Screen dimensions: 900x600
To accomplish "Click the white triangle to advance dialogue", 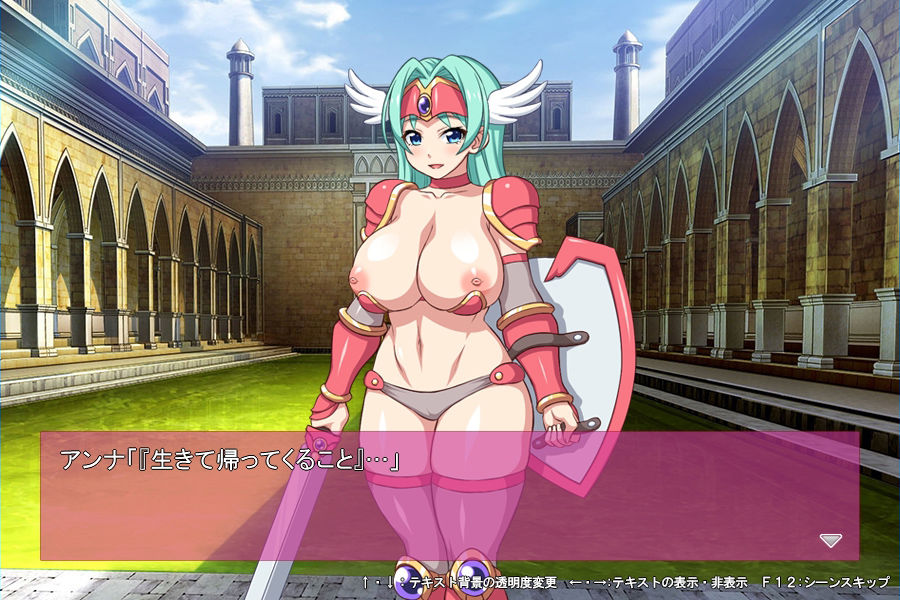I will [x=830, y=540].
